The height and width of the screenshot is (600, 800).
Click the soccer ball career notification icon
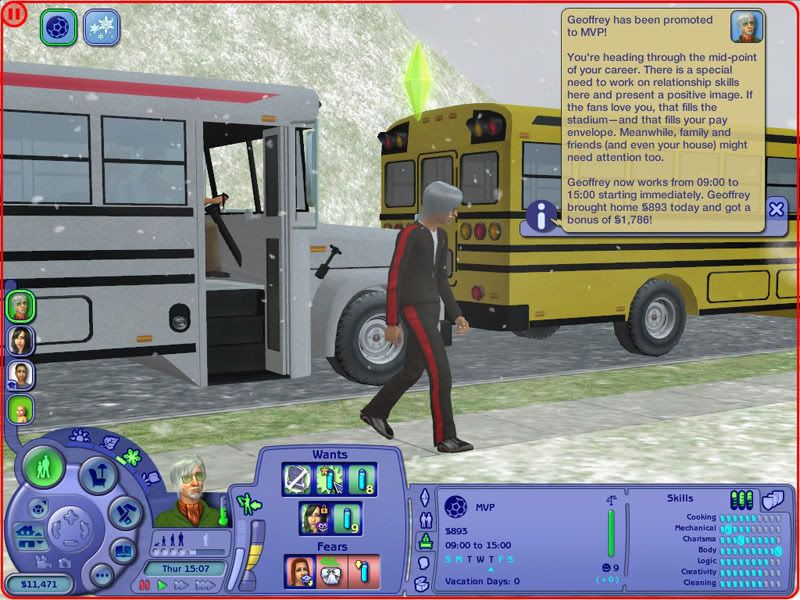[58, 26]
